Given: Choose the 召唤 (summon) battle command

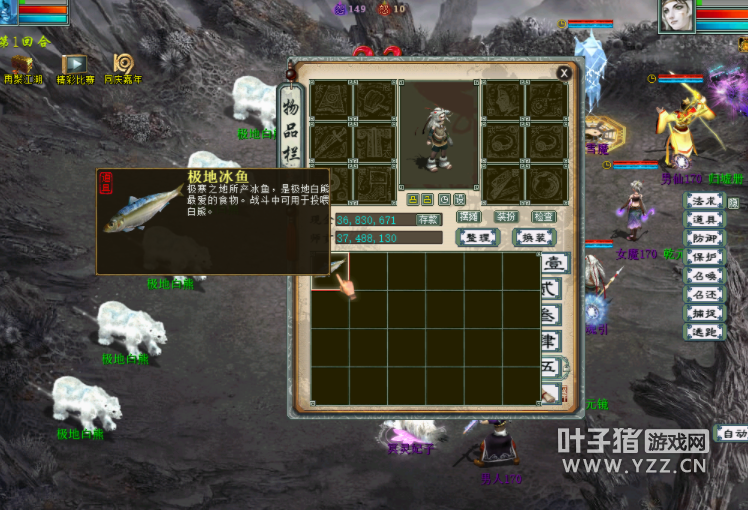Looking at the screenshot, I should click(x=703, y=275).
